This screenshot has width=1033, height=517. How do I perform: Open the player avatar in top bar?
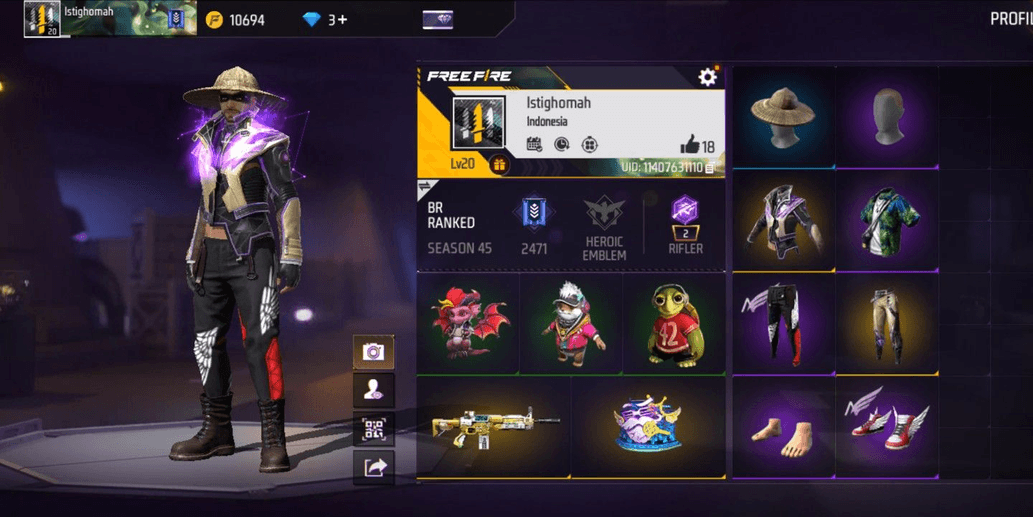tap(41, 19)
